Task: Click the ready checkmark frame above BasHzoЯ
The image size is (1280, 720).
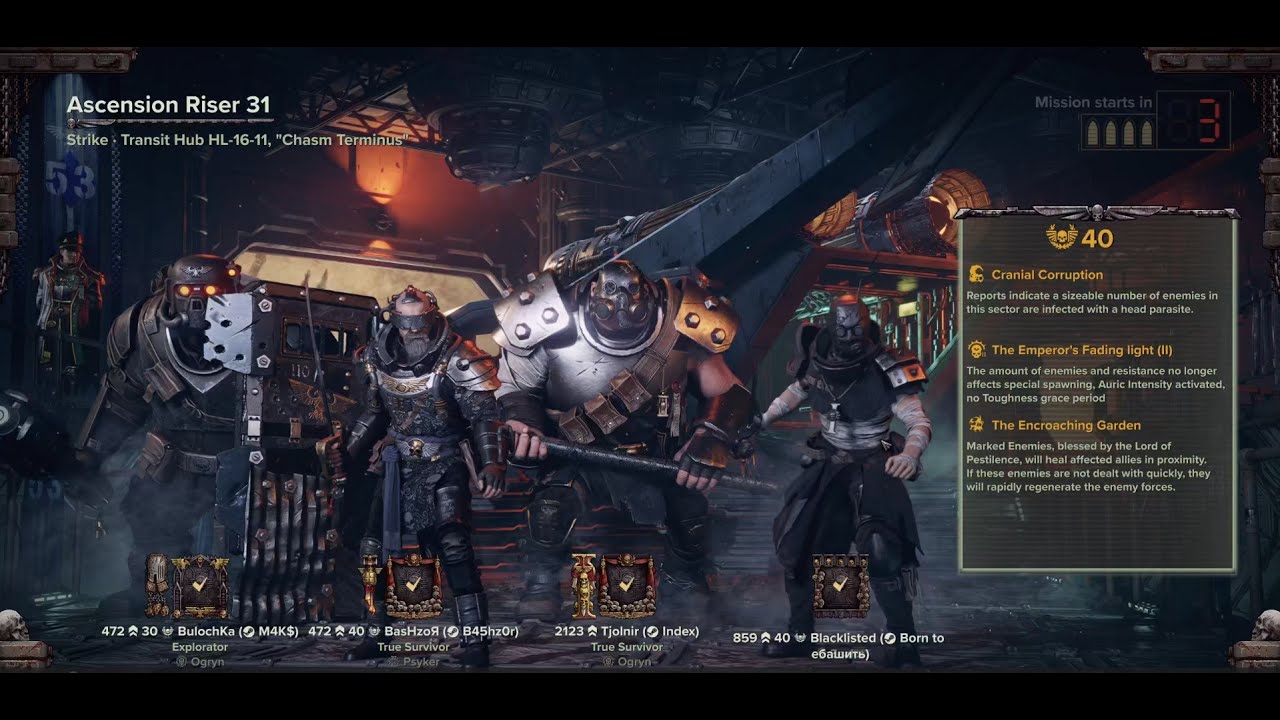Action: (413, 586)
